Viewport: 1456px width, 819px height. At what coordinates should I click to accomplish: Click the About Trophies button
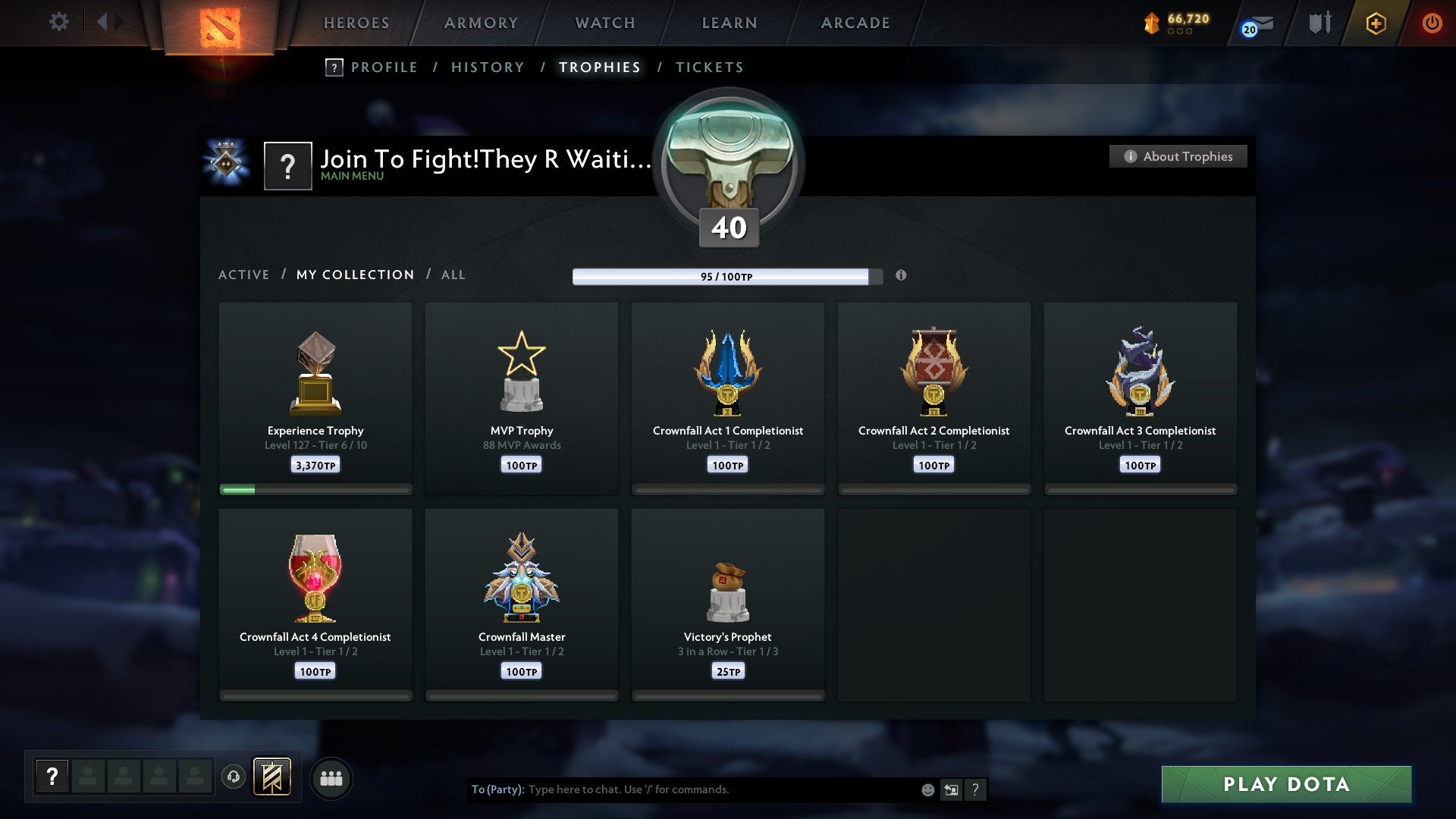pyautogui.click(x=1178, y=156)
